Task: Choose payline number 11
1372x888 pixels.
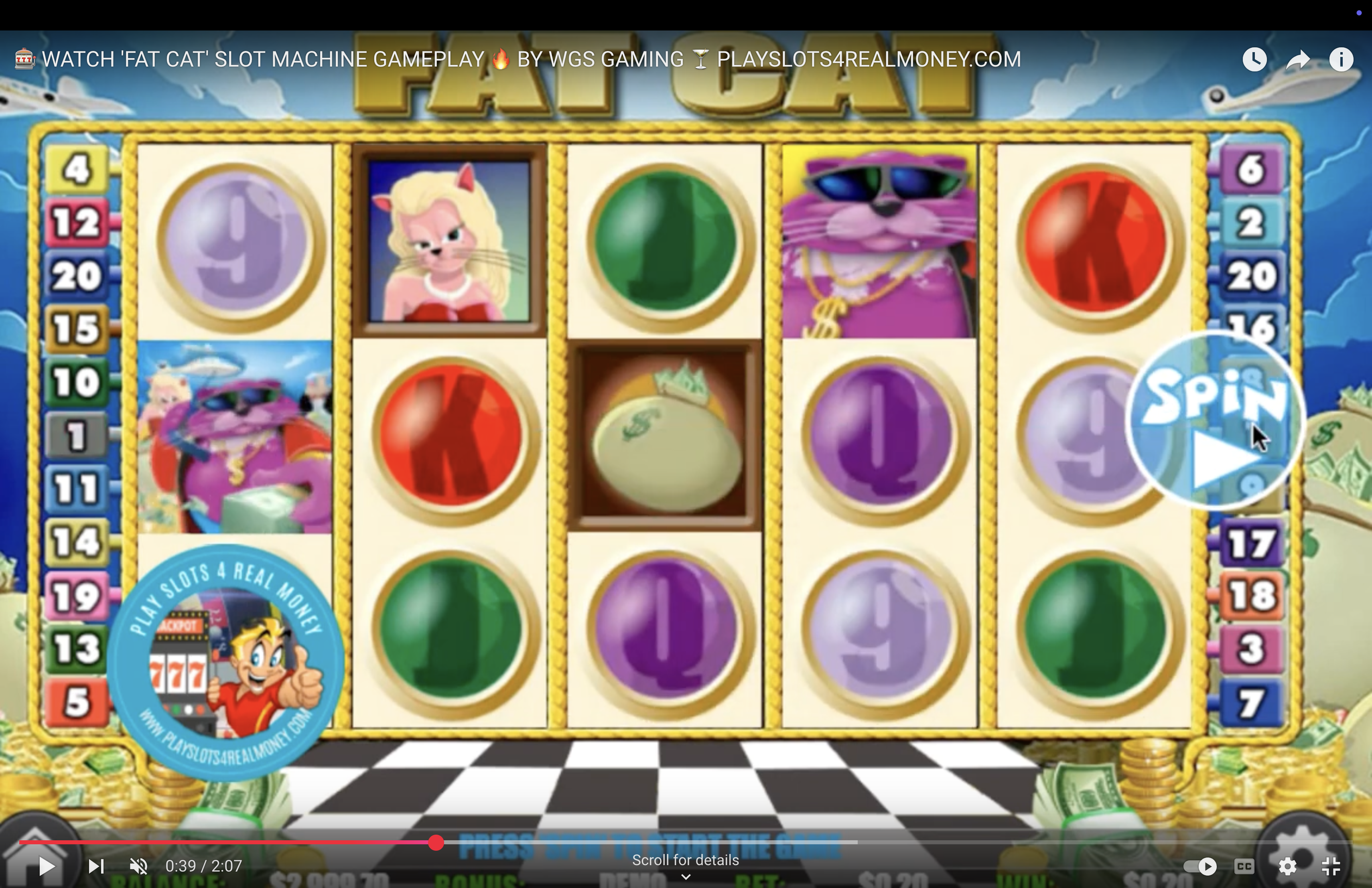Action: pyautogui.click(x=77, y=489)
